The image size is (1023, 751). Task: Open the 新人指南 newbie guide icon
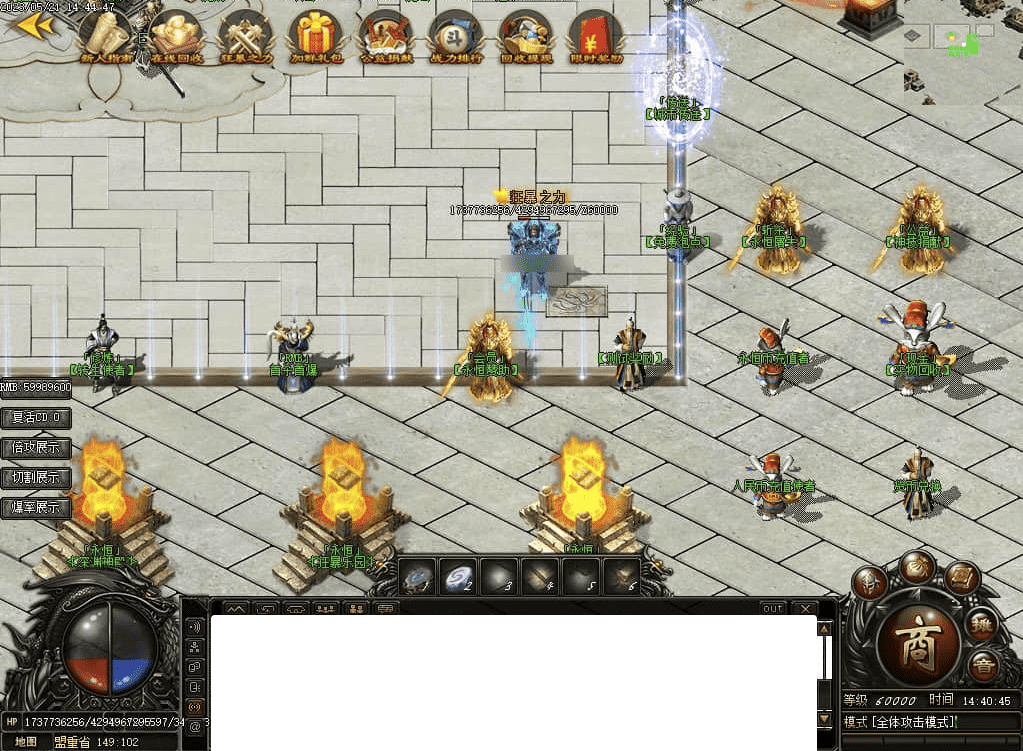pos(106,36)
